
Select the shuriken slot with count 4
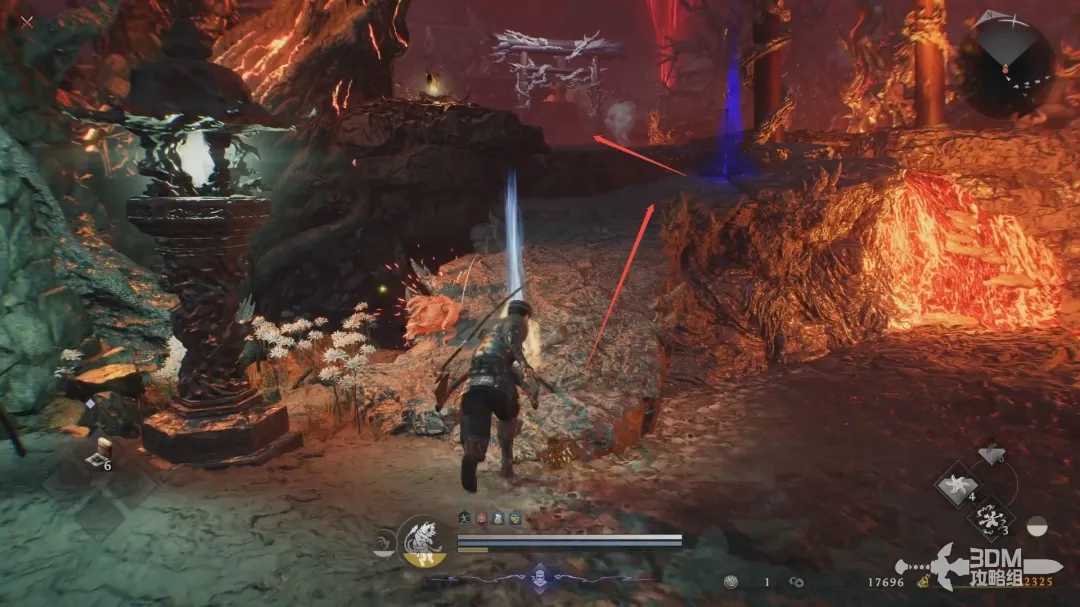click(959, 485)
